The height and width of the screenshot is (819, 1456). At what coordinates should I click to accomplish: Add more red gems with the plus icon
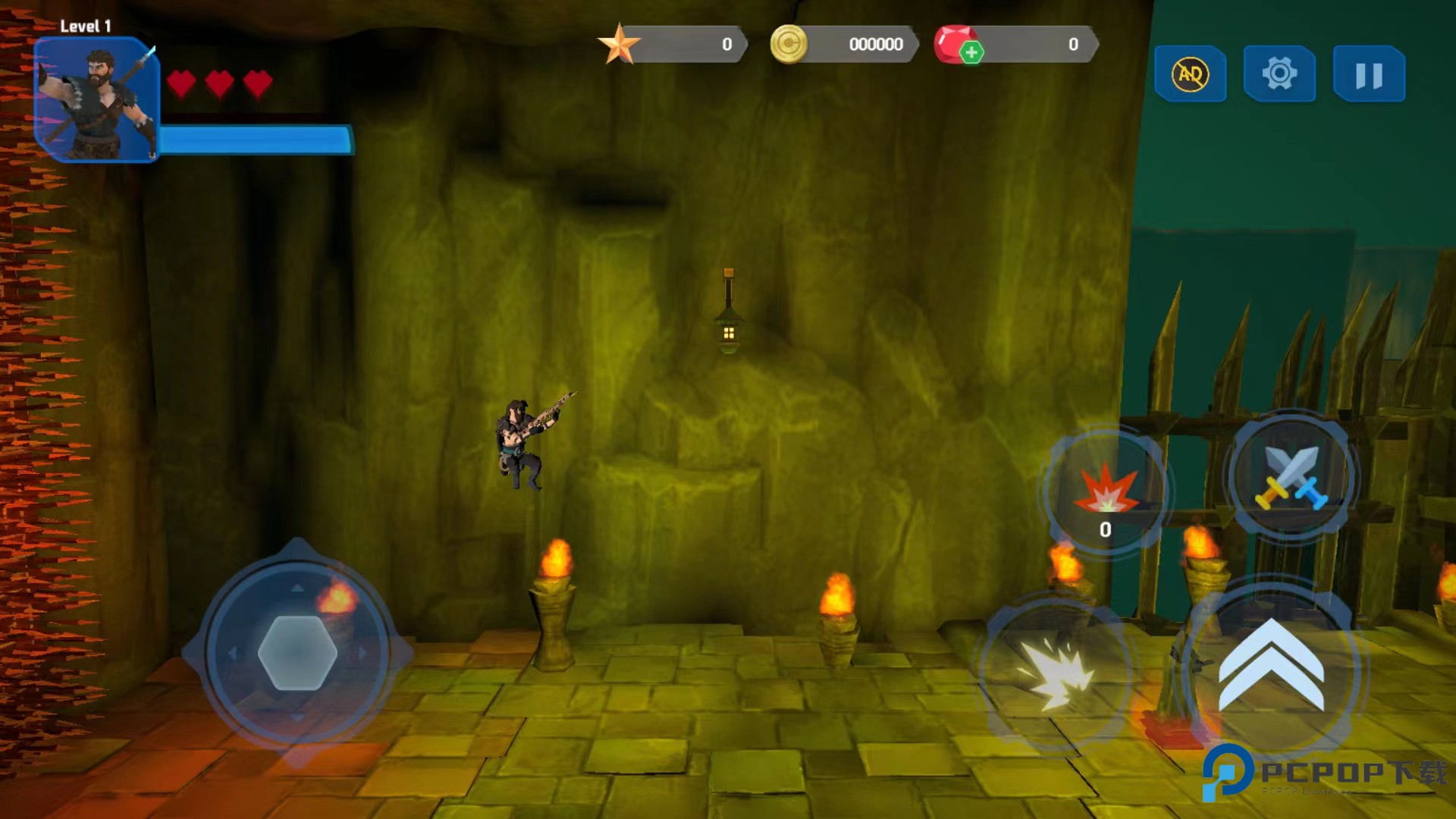tap(971, 52)
